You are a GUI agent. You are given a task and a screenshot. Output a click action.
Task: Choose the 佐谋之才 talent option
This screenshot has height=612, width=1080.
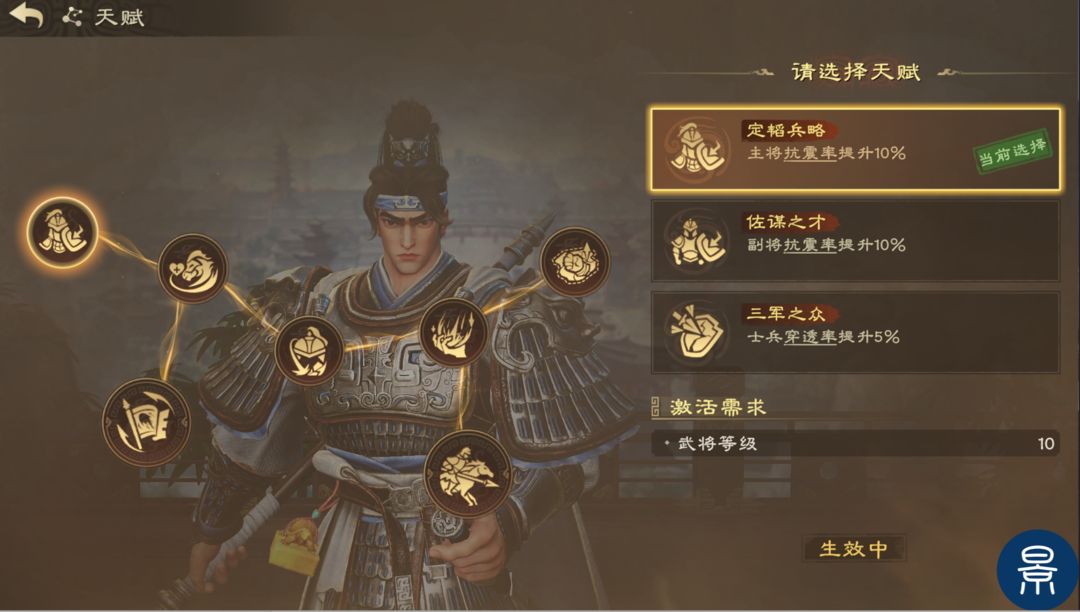point(855,240)
